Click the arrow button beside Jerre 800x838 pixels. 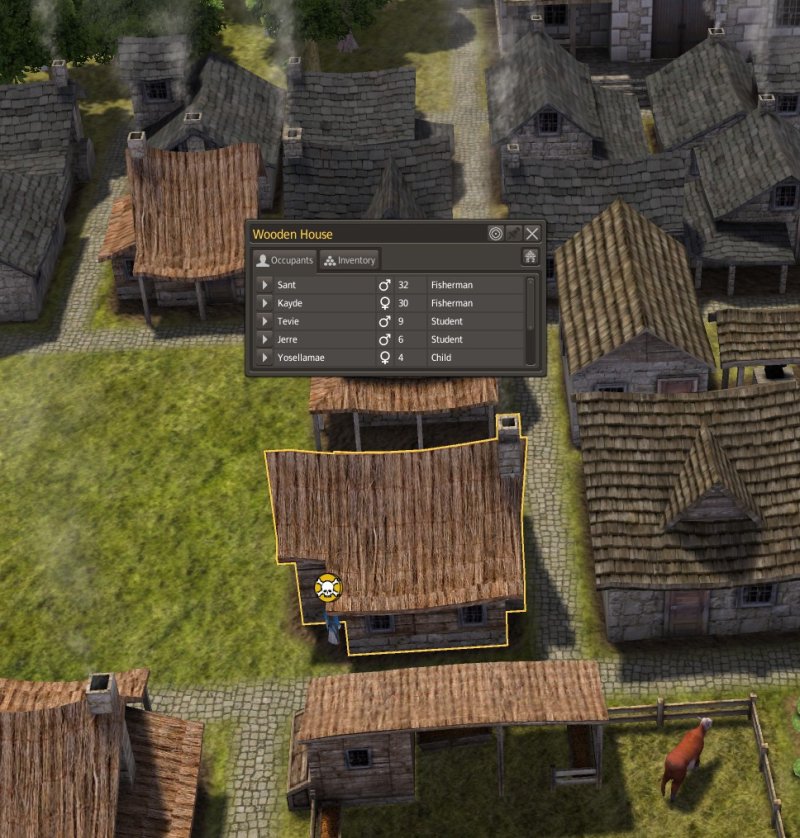265,339
